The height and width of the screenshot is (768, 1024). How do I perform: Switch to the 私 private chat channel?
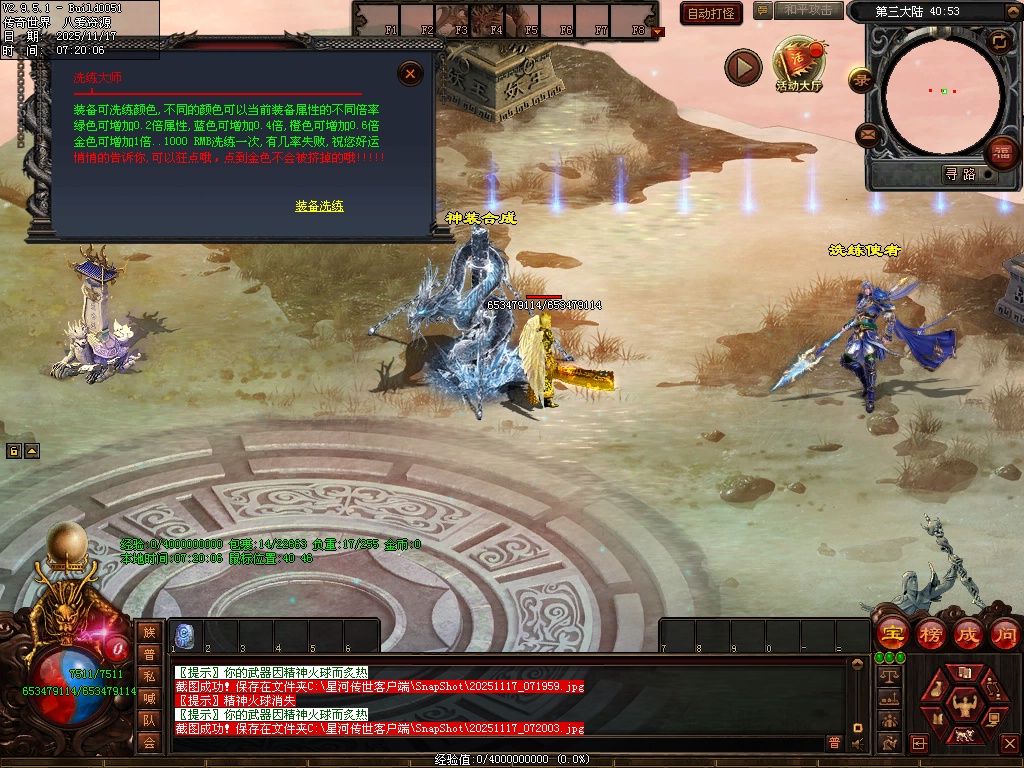(x=149, y=676)
